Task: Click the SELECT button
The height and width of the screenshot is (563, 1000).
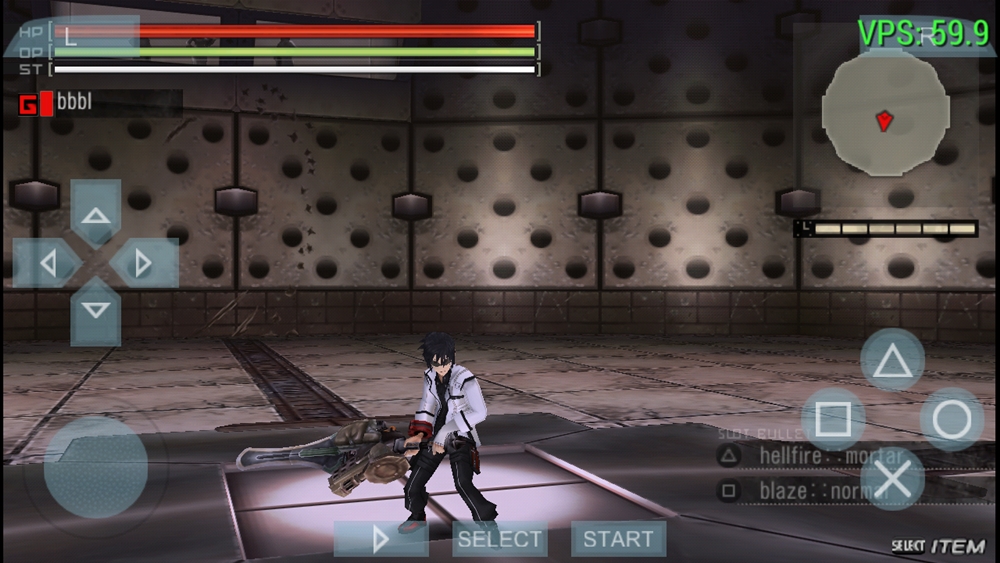Action: coord(499,539)
